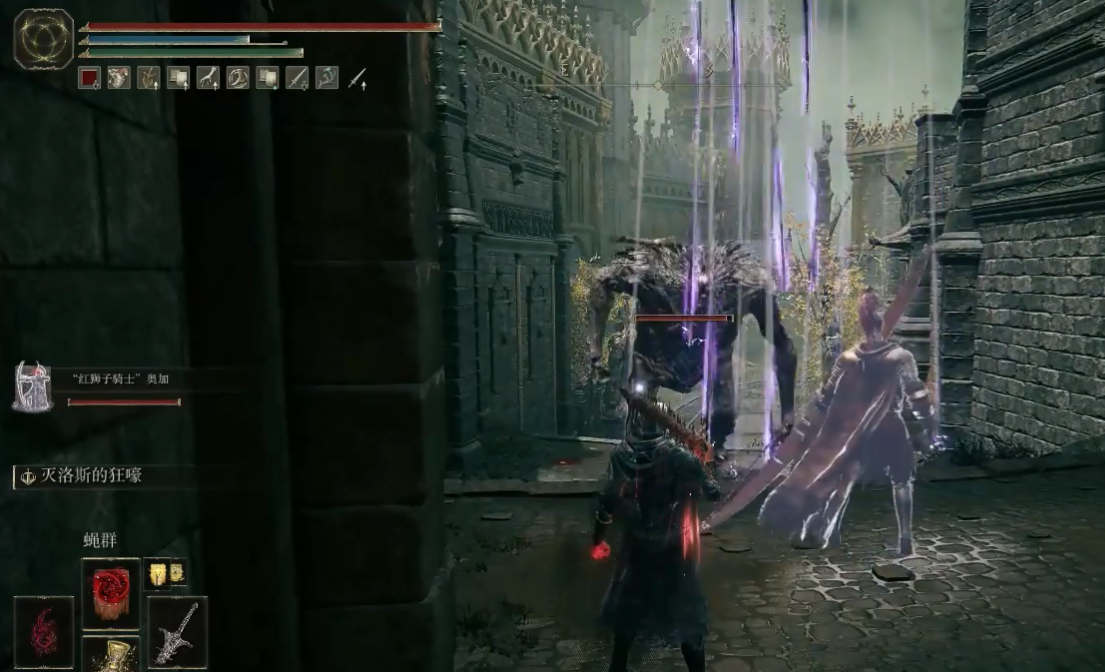Select the Redmane Knight Ogha summon portrait
Screen dimensions: 1105x672
click(32, 387)
